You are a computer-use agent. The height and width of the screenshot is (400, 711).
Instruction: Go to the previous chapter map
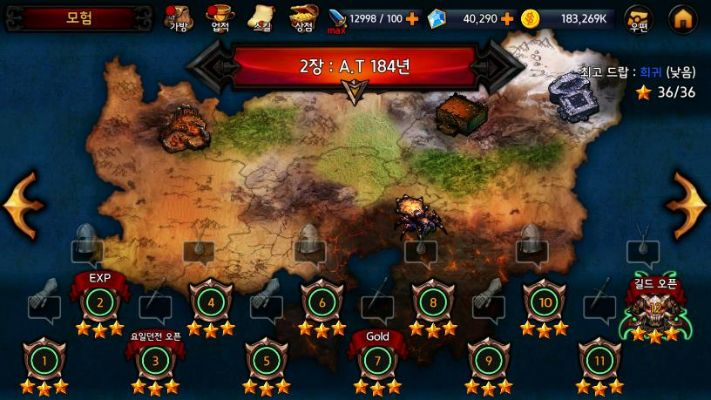[x=23, y=205]
